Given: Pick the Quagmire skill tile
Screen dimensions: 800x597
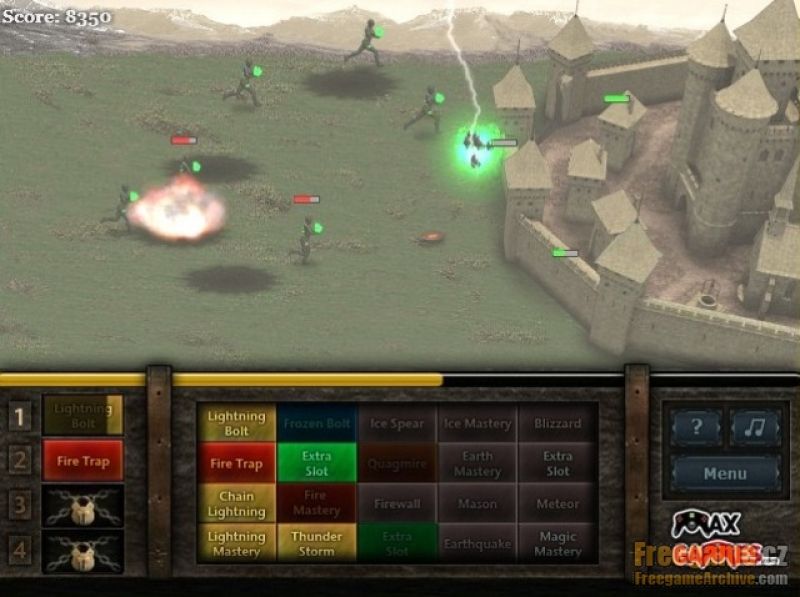Looking at the screenshot, I should (397, 463).
